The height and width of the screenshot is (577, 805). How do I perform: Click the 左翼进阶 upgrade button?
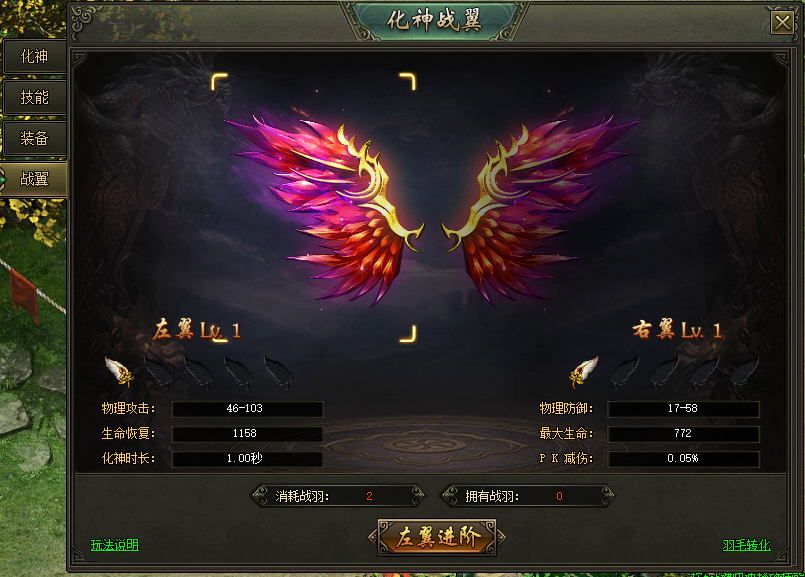click(438, 538)
